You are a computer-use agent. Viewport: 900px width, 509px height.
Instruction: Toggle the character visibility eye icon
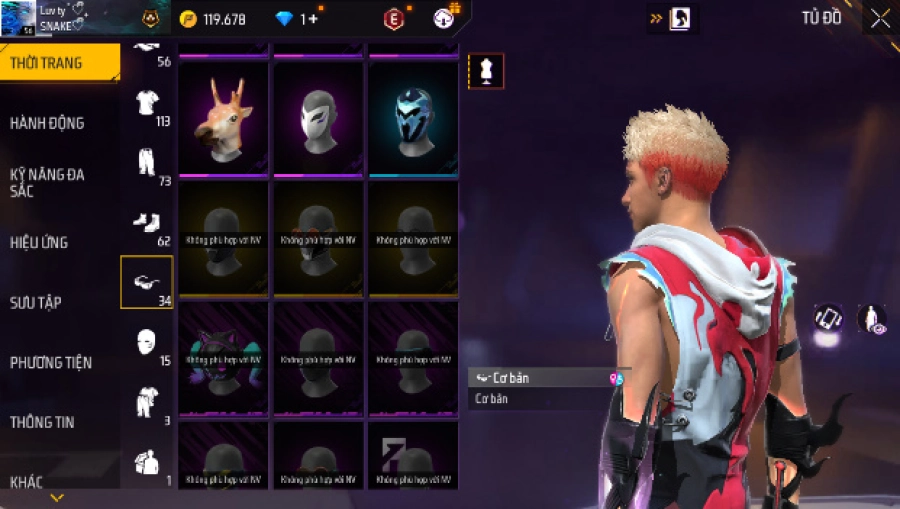pos(871,318)
